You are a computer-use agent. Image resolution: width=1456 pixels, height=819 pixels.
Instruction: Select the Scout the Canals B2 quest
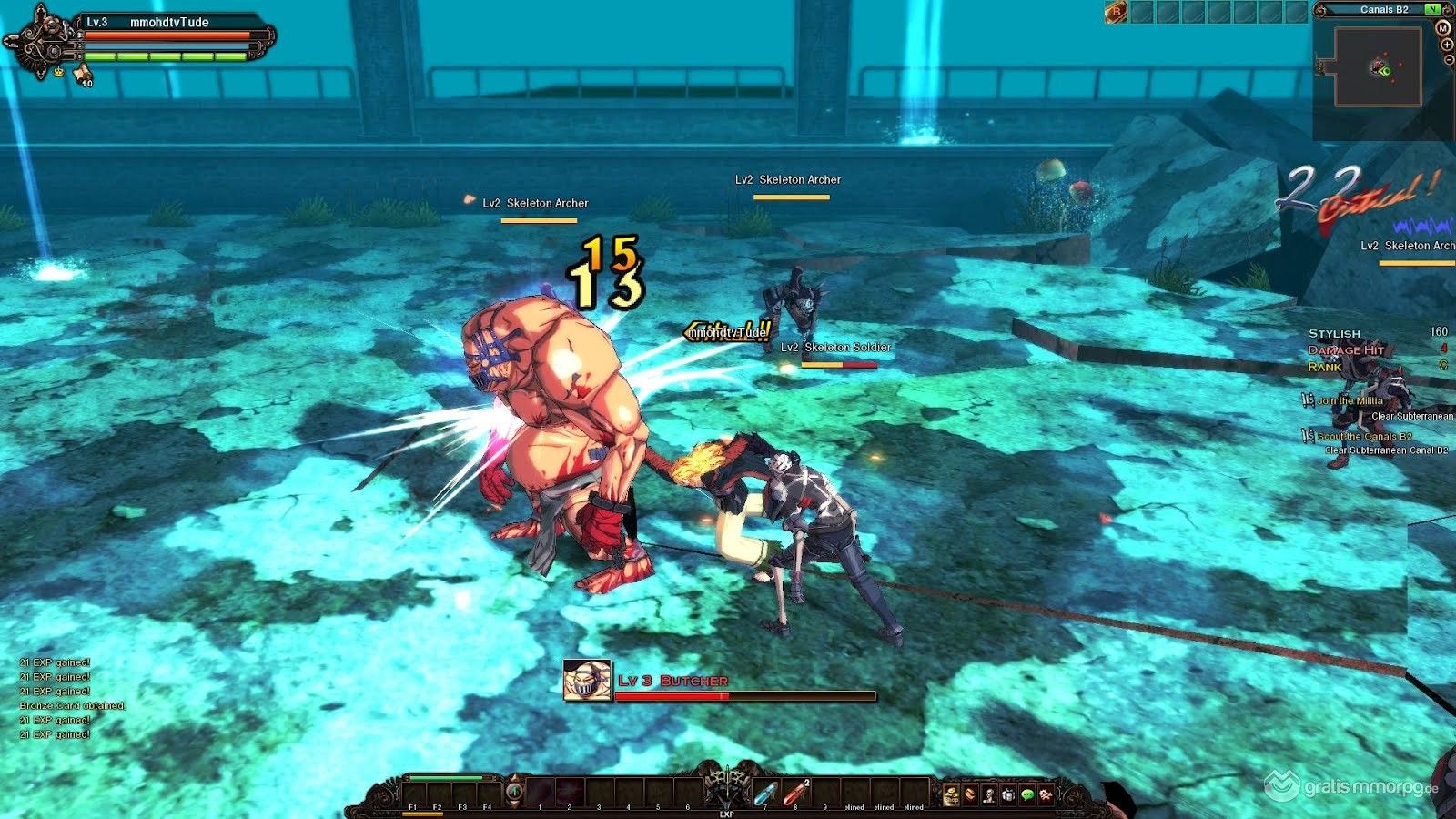[1364, 437]
